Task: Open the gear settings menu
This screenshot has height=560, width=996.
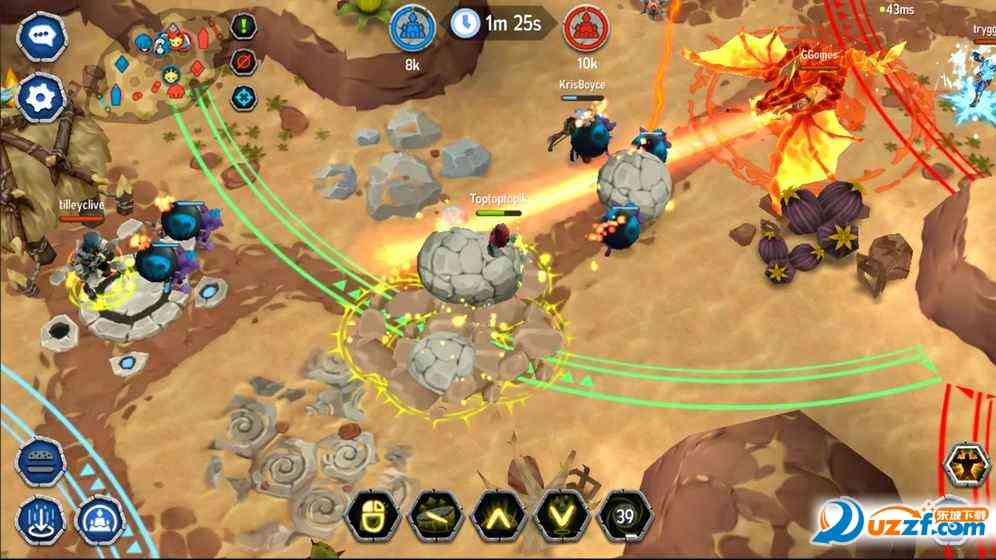Action: (x=42, y=97)
